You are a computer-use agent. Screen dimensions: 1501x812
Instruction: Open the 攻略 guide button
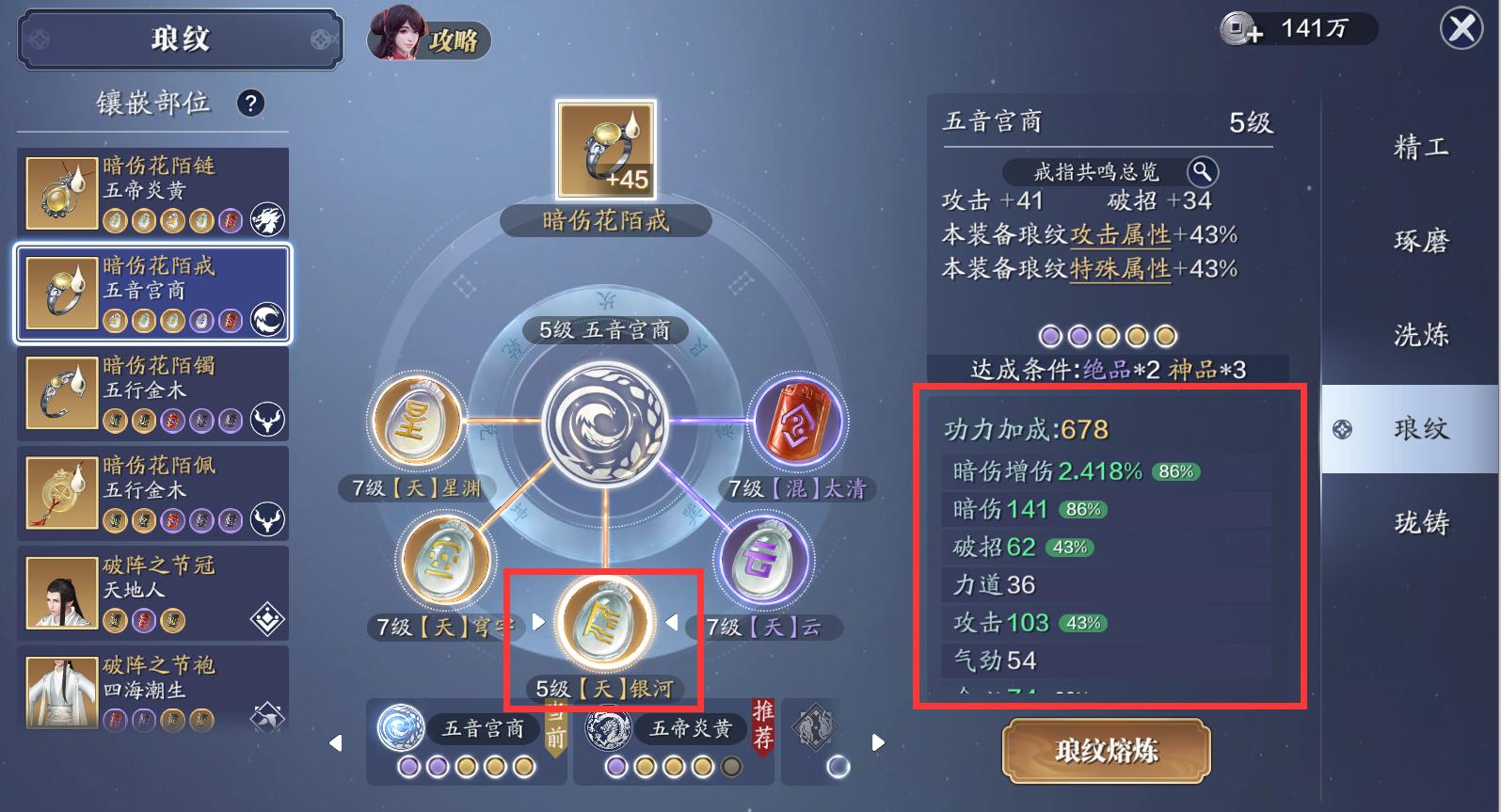(x=455, y=41)
